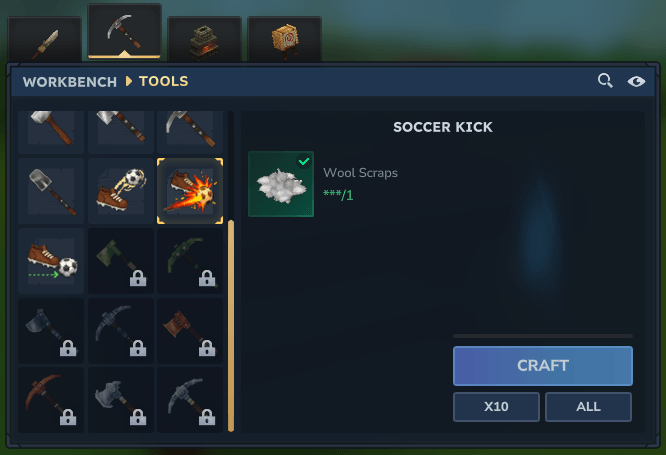Toggle the eye visibility filter
Image resolution: width=666 pixels, height=455 pixels.
(636, 81)
